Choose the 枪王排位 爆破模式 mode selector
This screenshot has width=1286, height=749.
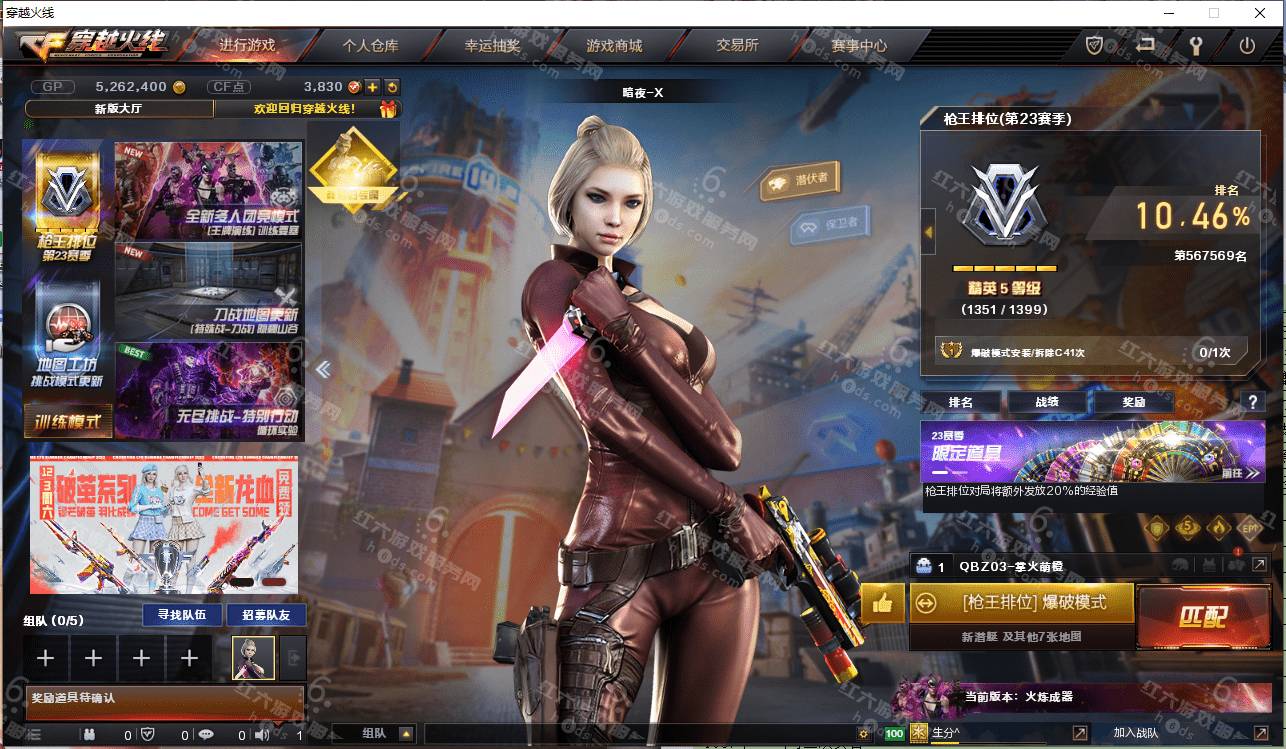pos(1021,604)
